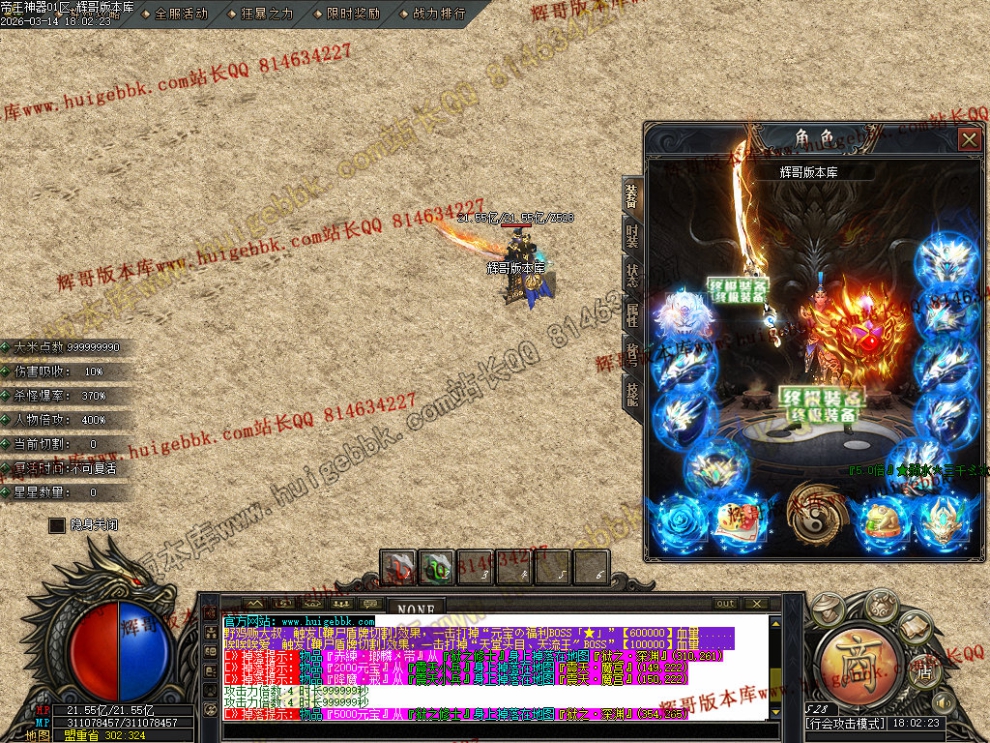
Task: Toggle the 隐身关闭 checkbox
Action: 57,524
